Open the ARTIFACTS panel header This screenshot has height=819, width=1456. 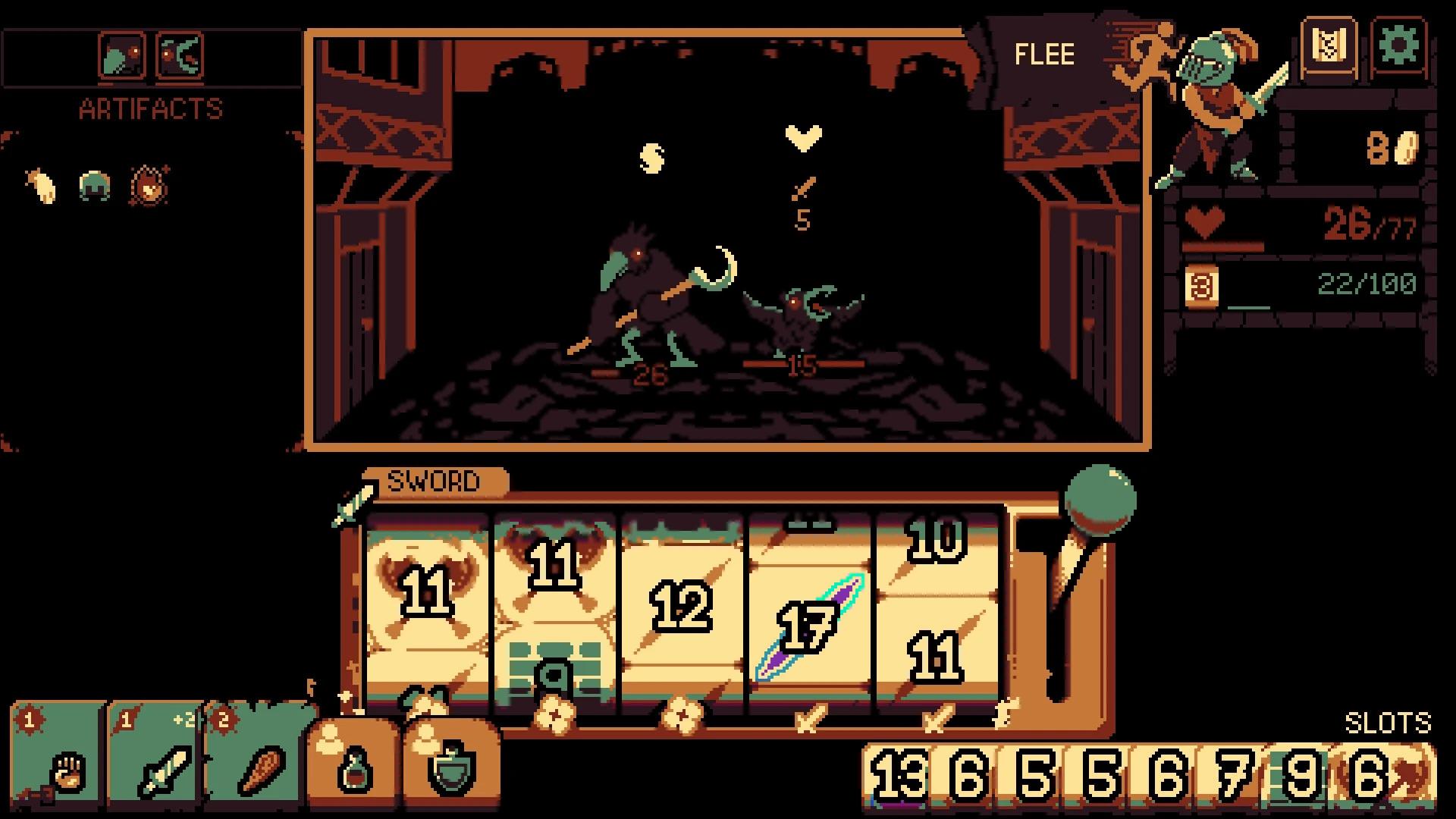[x=149, y=108]
